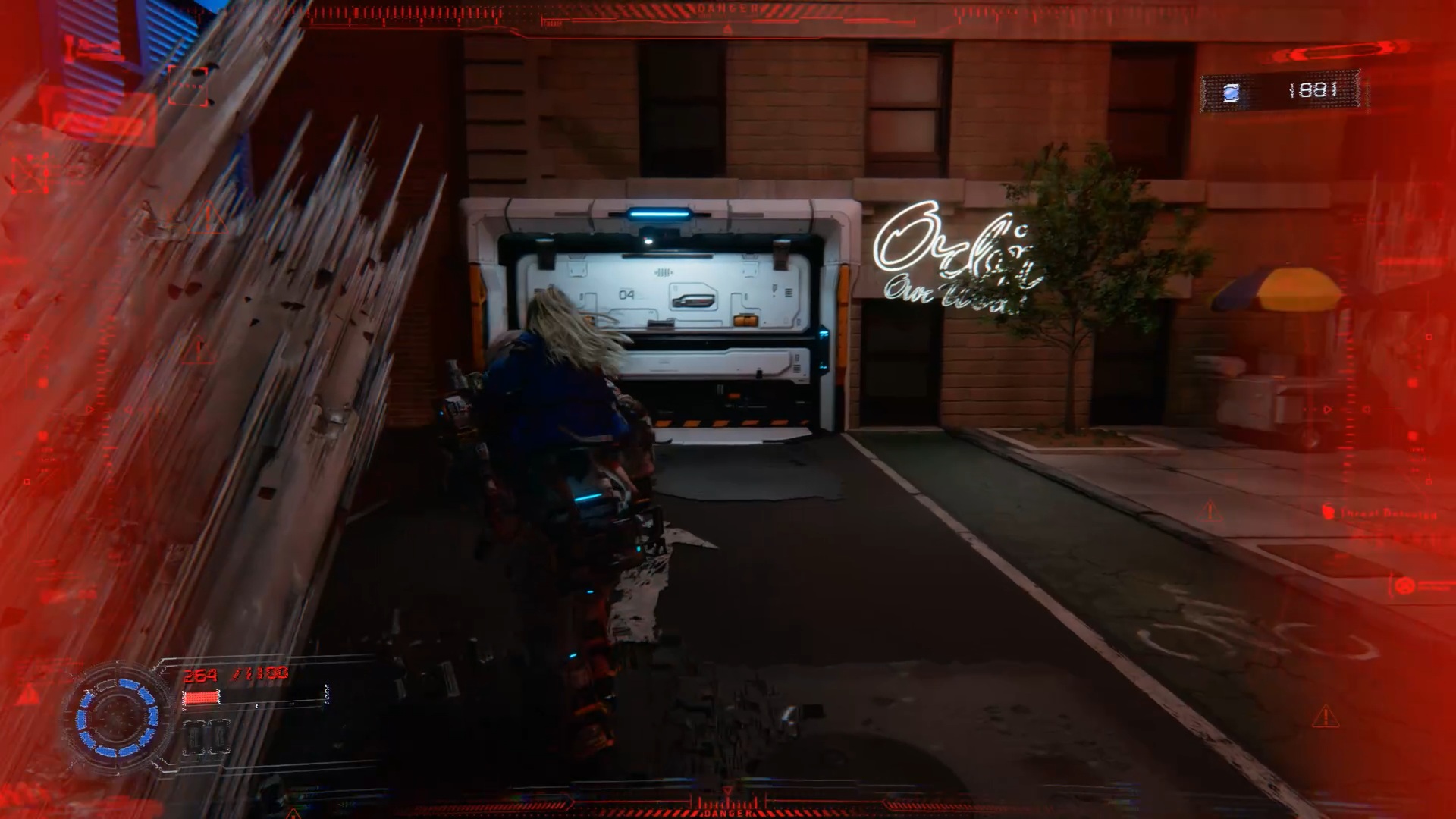
Task: Open the Threat Detected alert
Action: pos(1380,513)
